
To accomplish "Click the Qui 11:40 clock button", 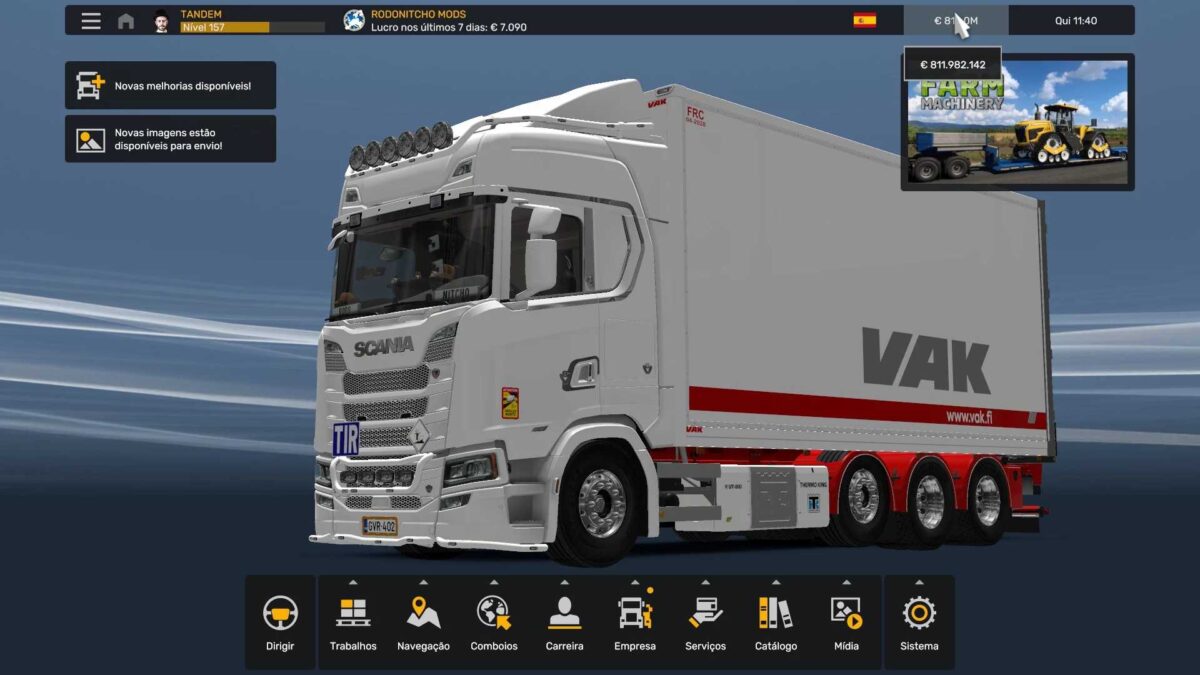I will 1075,20.
